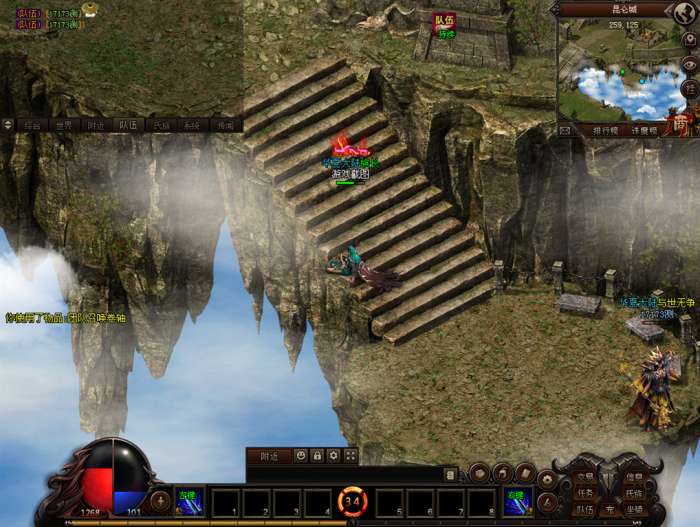The height and width of the screenshot is (527, 700).
Task: Select the 系统 (System) chat tab
Action: point(193,126)
